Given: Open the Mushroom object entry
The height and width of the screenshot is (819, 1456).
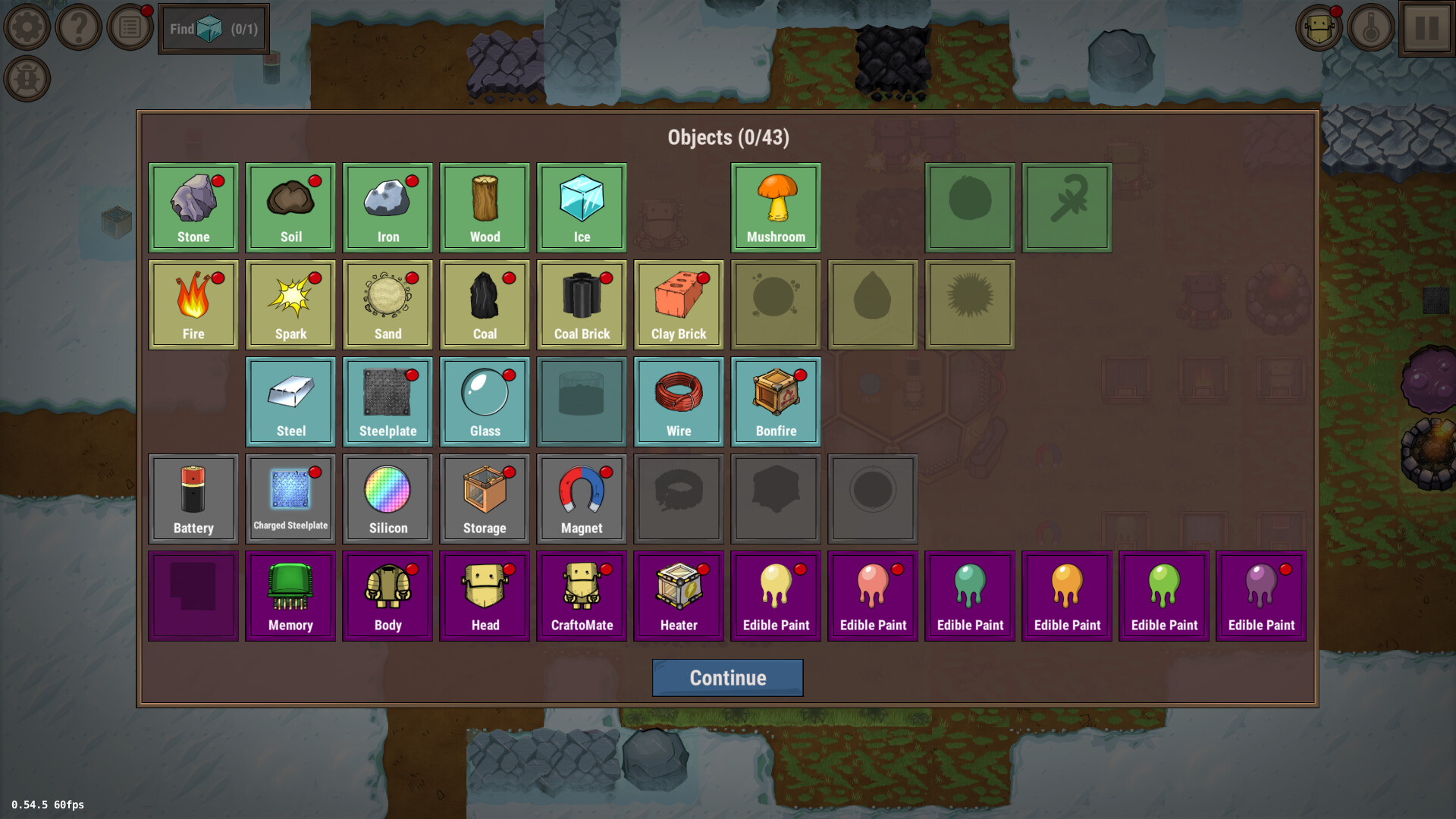Looking at the screenshot, I should click(775, 207).
